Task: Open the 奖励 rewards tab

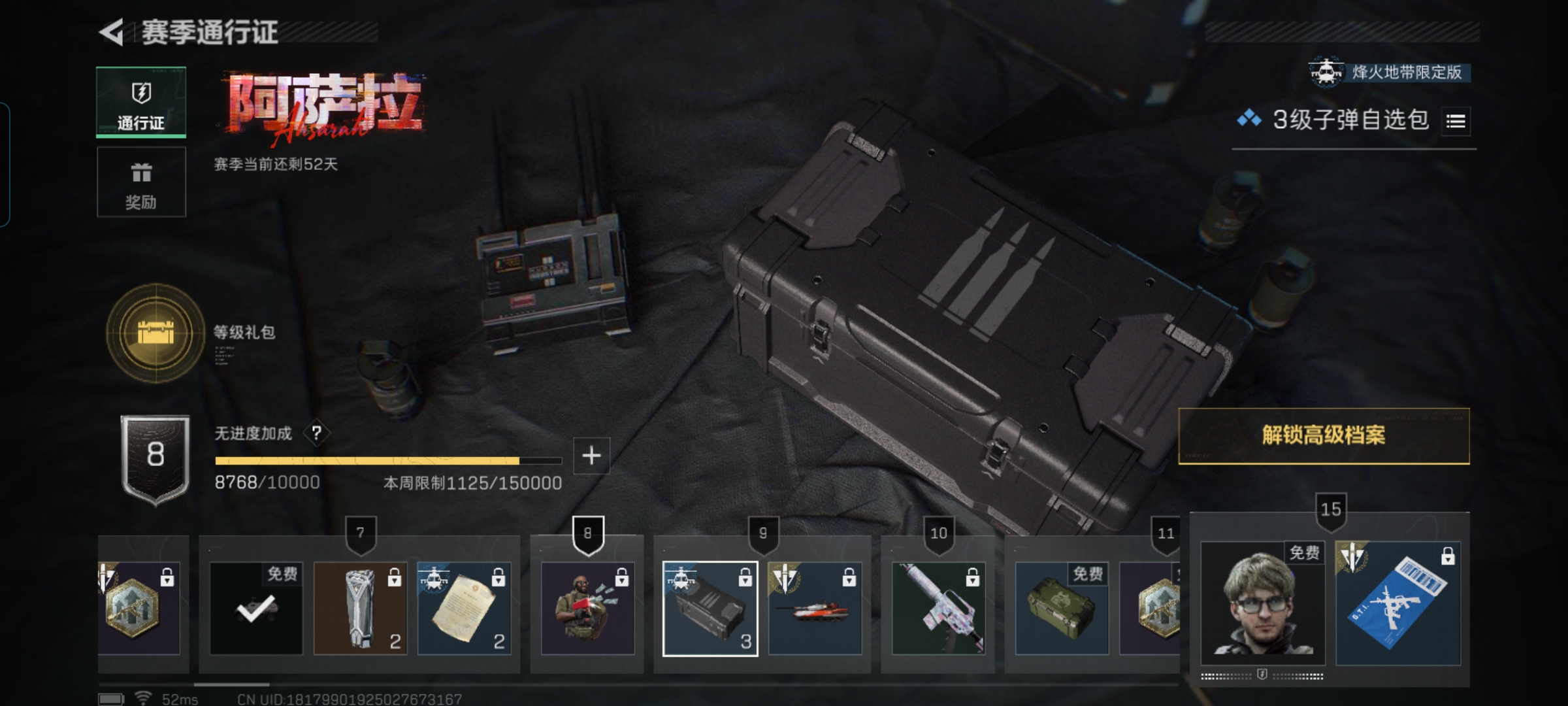Action: pos(141,182)
